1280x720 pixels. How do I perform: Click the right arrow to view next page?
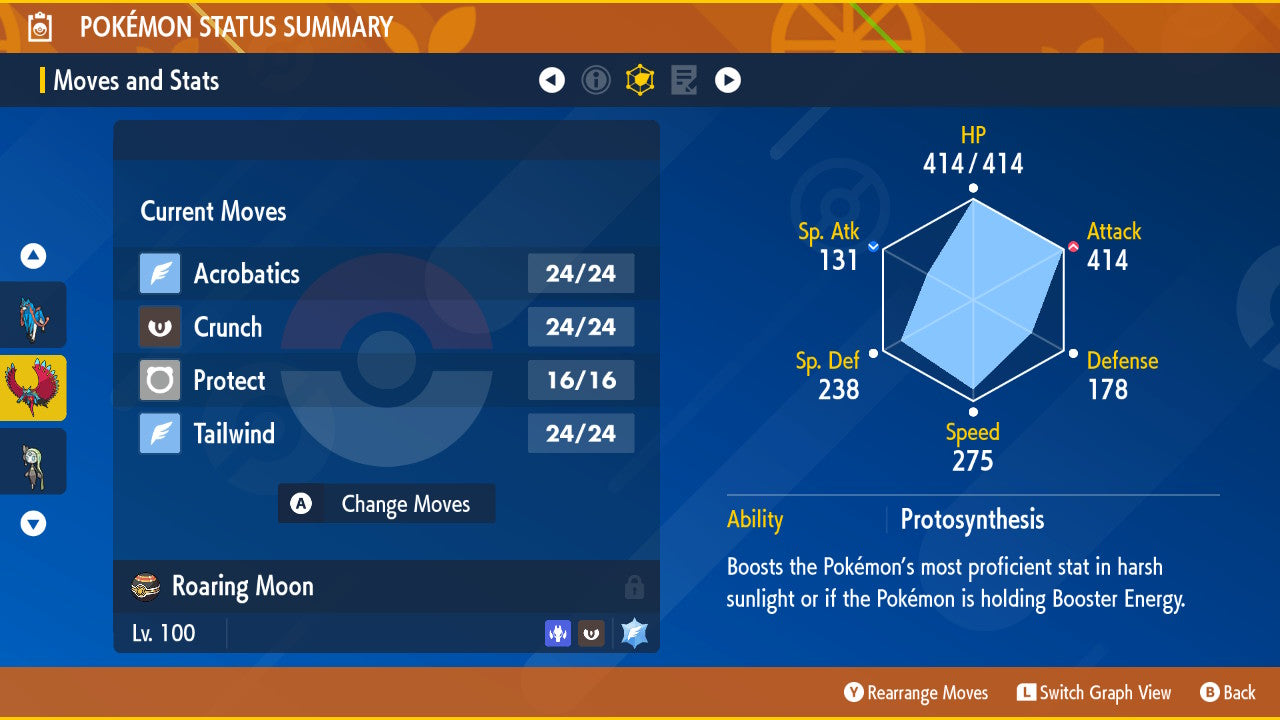click(x=728, y=80)
